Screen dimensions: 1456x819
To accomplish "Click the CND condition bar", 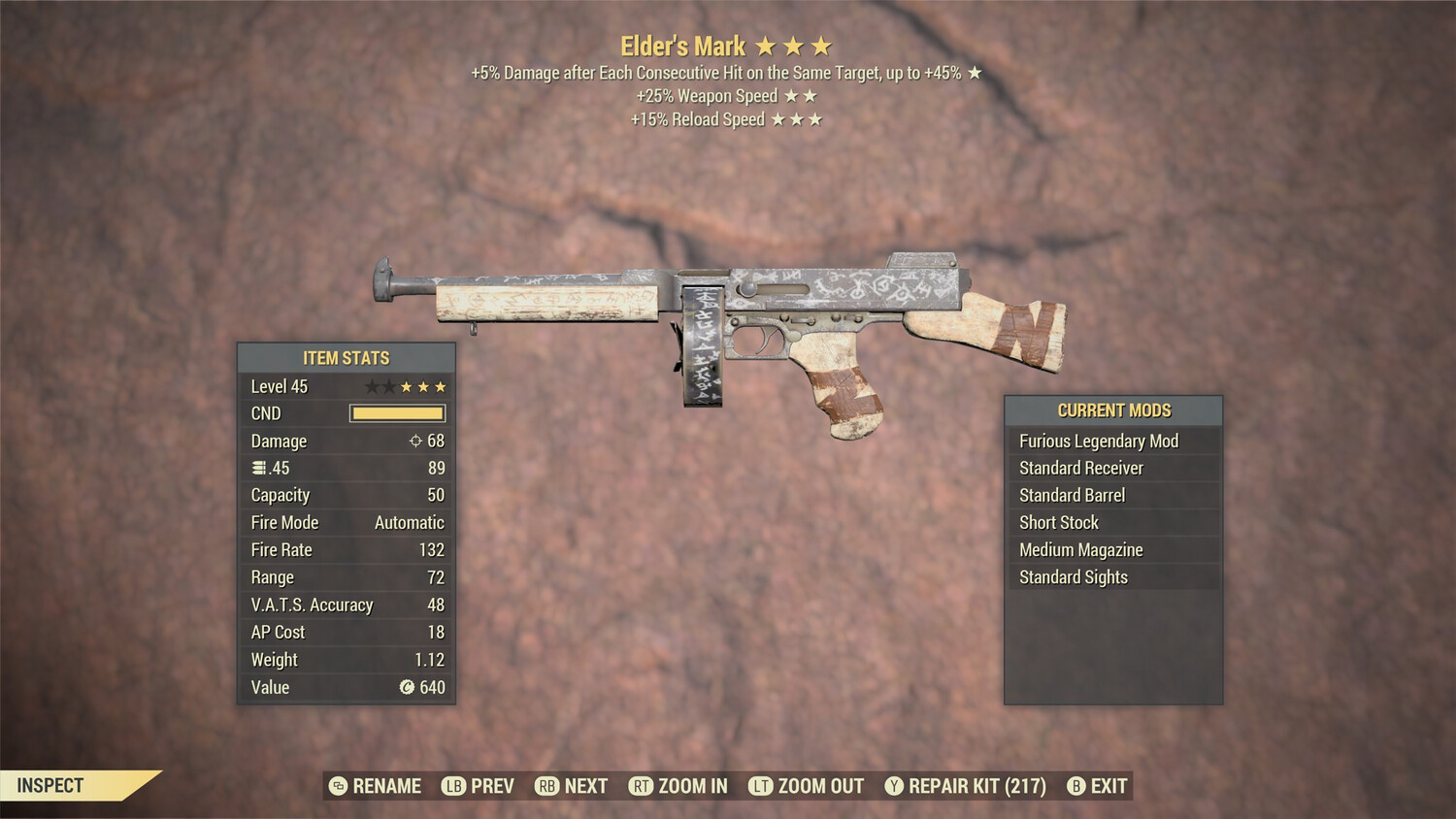I will tap(397, 412).
